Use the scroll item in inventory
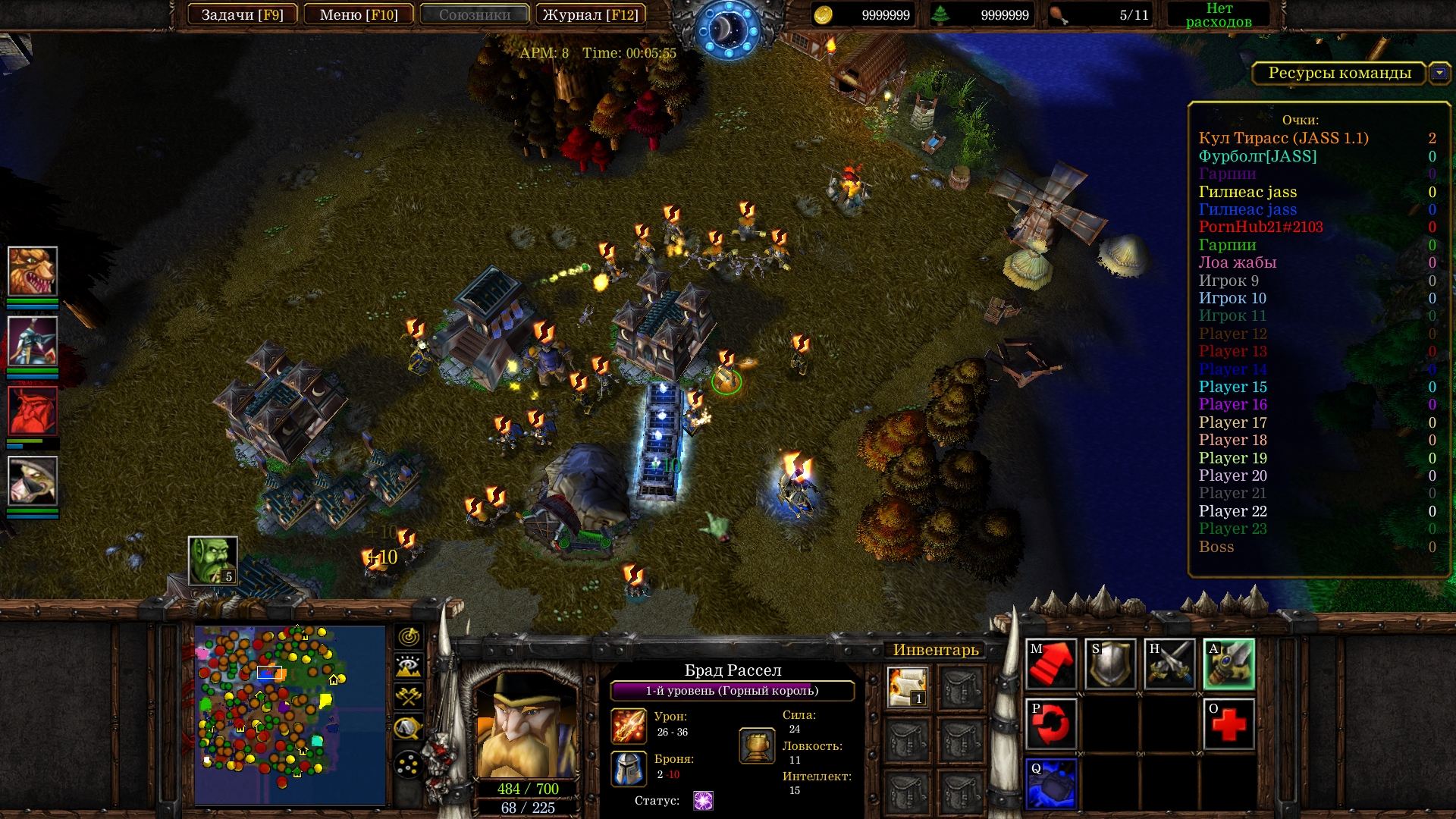Screen dimensions: 1456x819 coord(908,687)
